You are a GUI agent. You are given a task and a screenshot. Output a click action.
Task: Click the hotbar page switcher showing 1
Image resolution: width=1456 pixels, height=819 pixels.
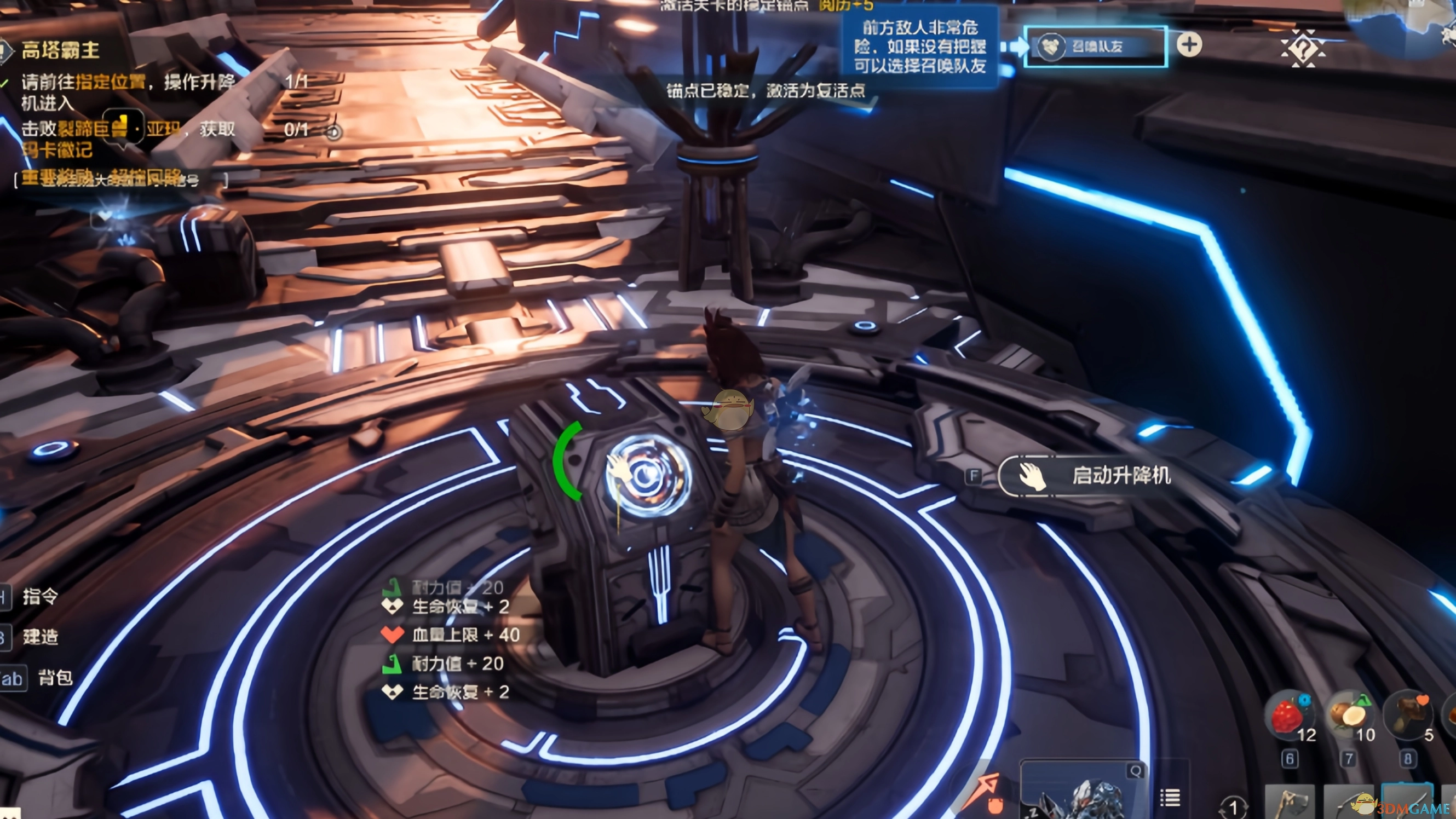click(1233, 807)
